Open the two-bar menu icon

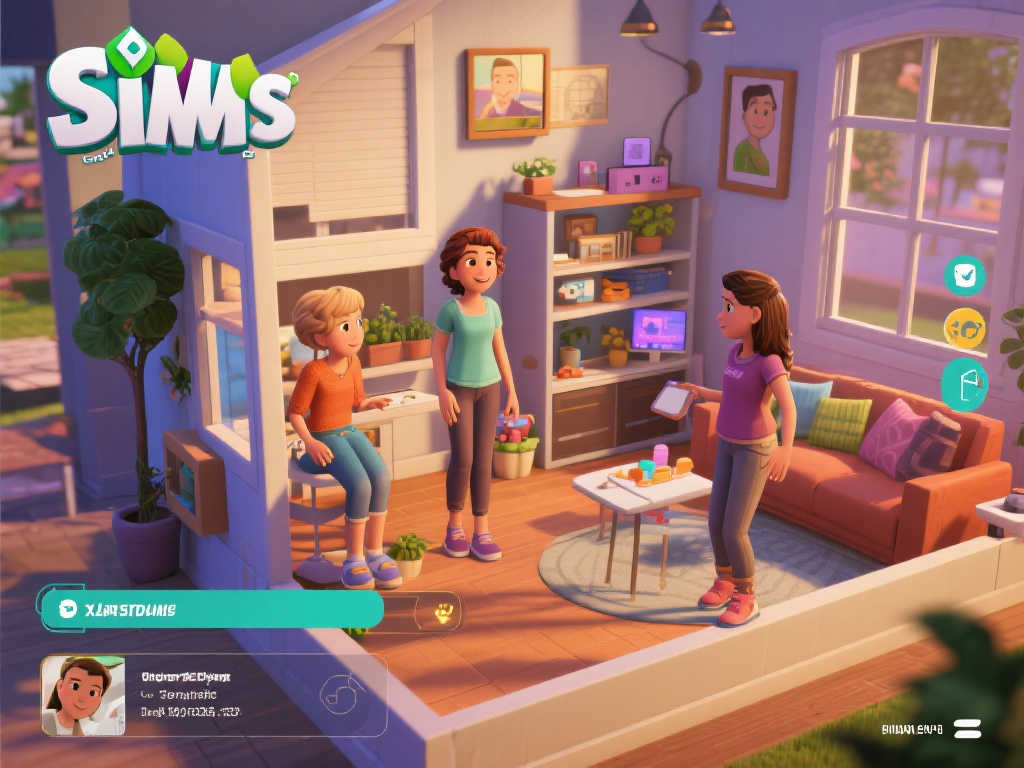tap(968, 729)
